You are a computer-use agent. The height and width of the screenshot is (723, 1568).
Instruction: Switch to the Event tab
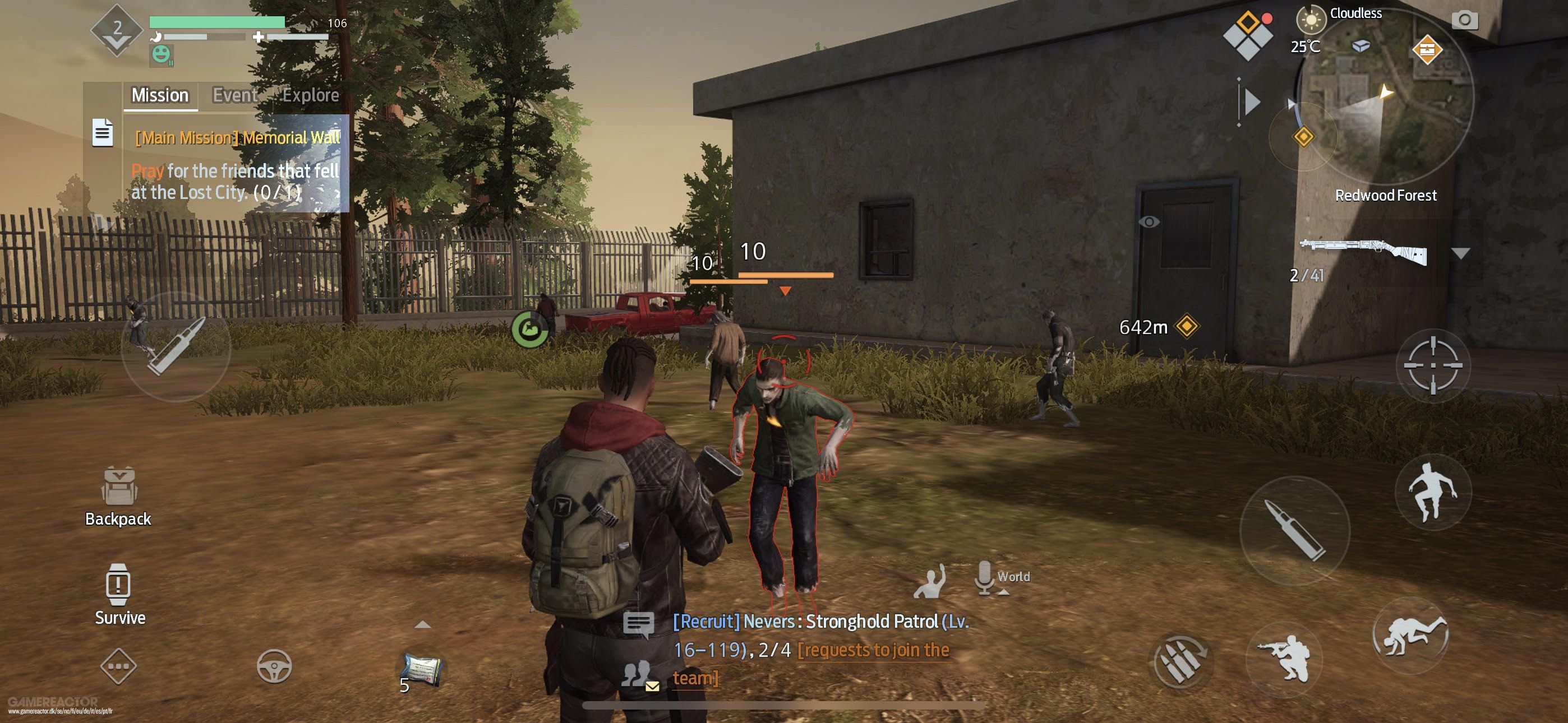[x=234, y=95]
